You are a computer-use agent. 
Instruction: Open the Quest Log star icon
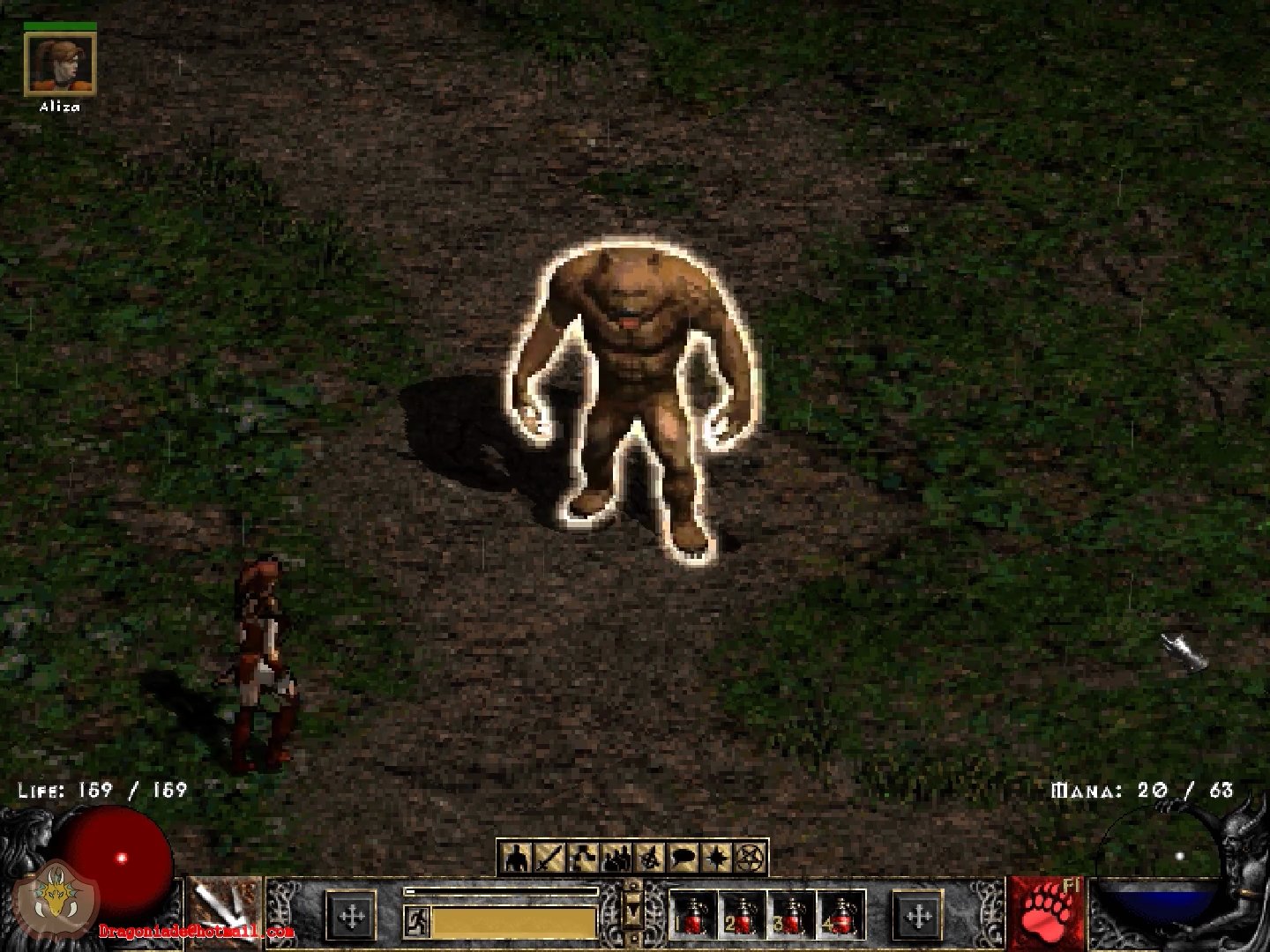point(716,857)
